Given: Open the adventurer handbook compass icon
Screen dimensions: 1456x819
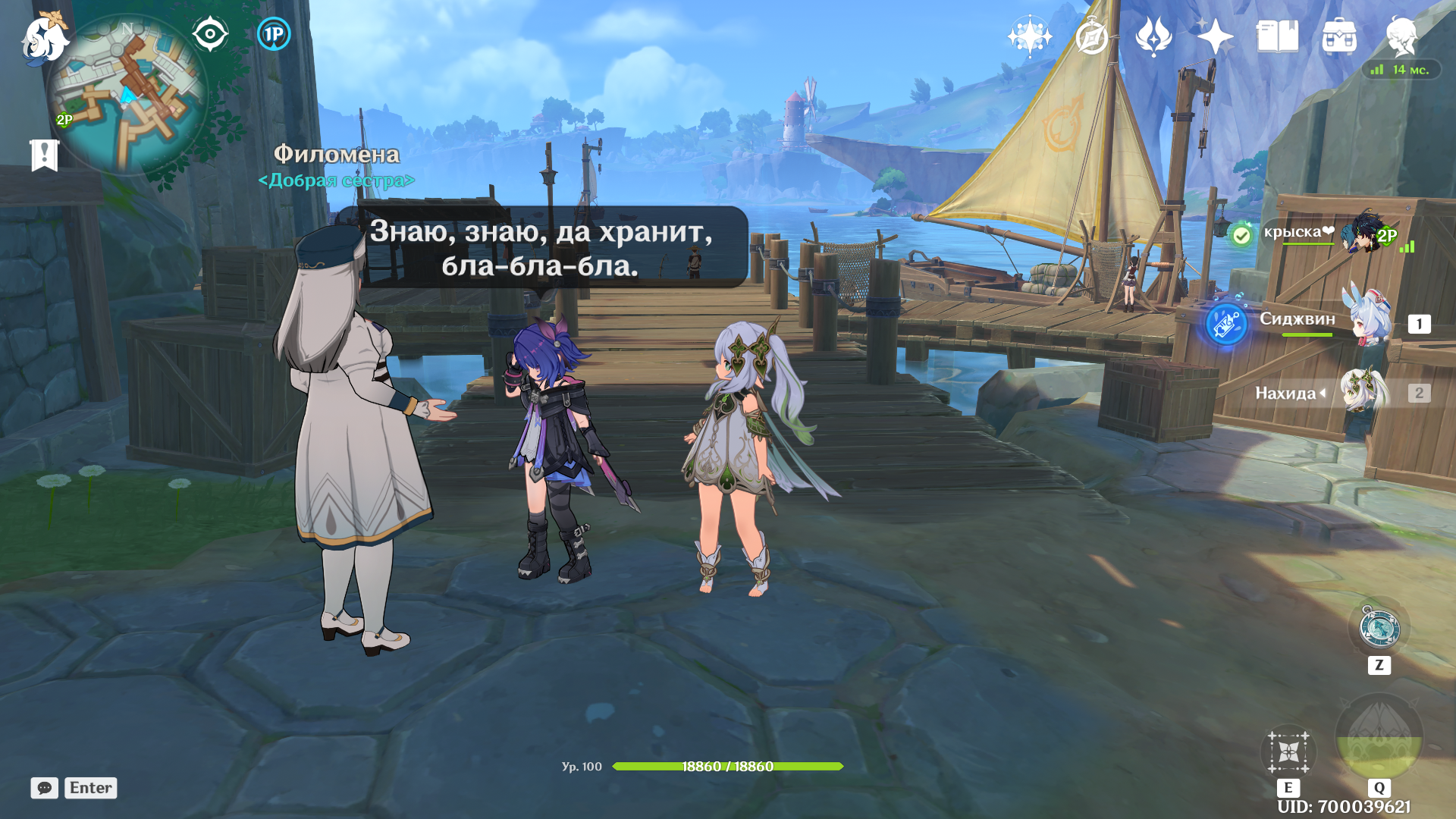Looking at the screenshot, I should 1092,36.
